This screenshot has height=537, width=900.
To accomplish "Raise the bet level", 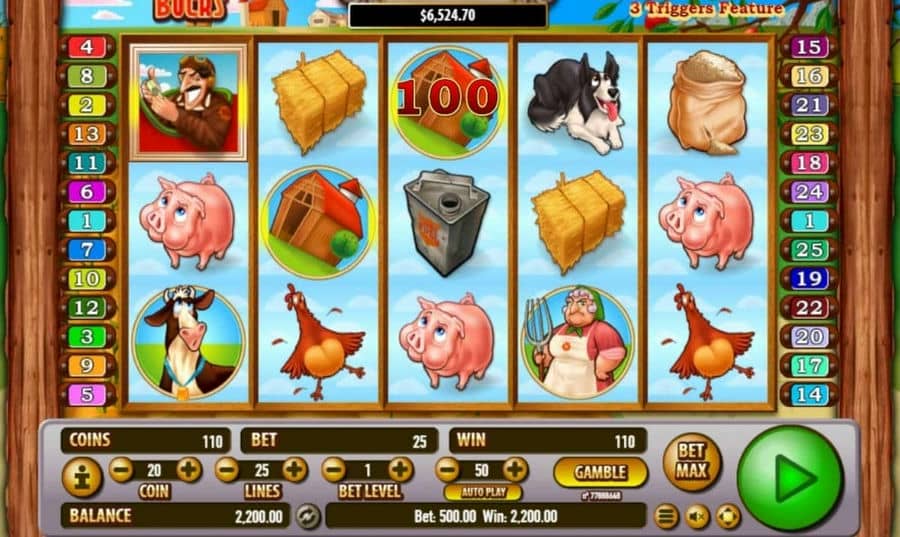I will point(400,469).
